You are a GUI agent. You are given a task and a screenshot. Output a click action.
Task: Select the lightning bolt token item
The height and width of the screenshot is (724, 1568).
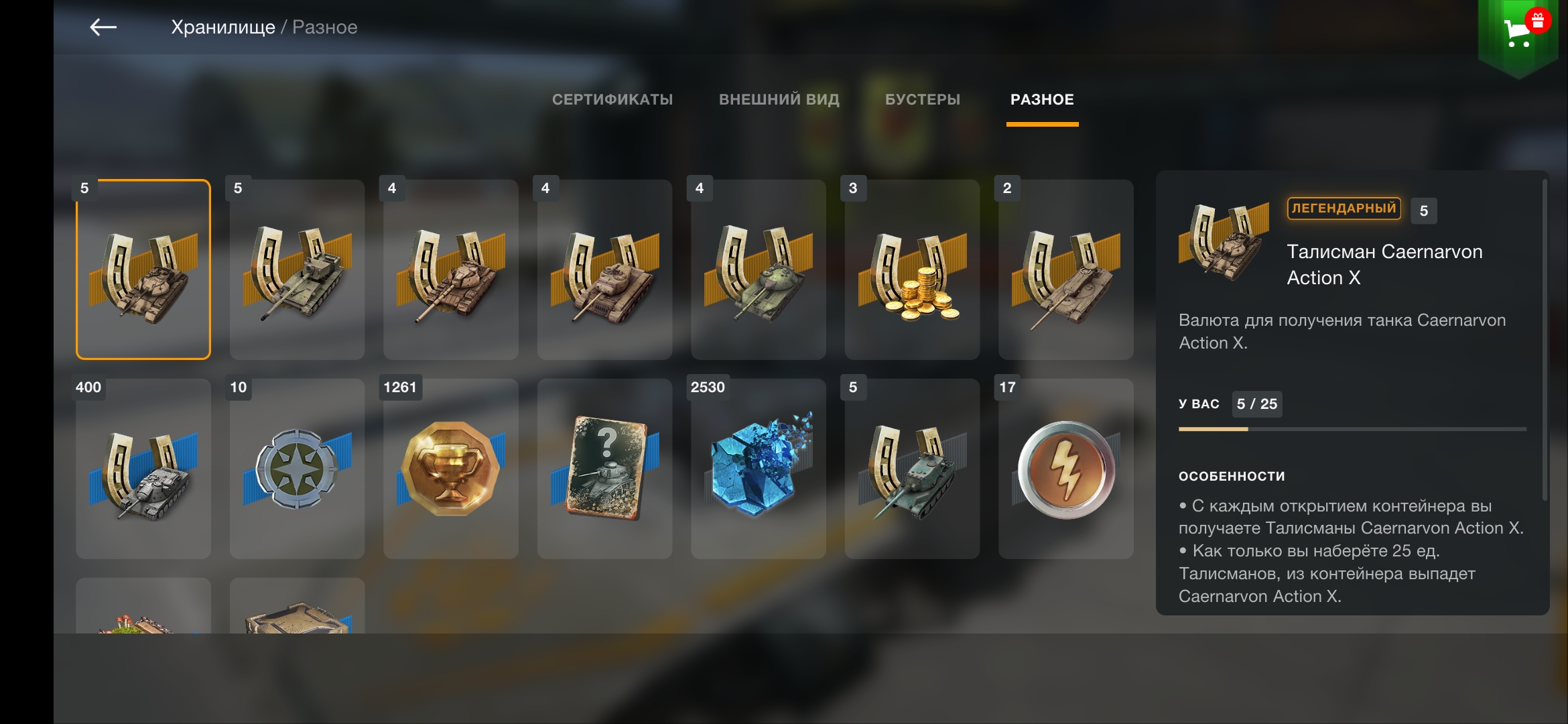[x=1066, y=469]
